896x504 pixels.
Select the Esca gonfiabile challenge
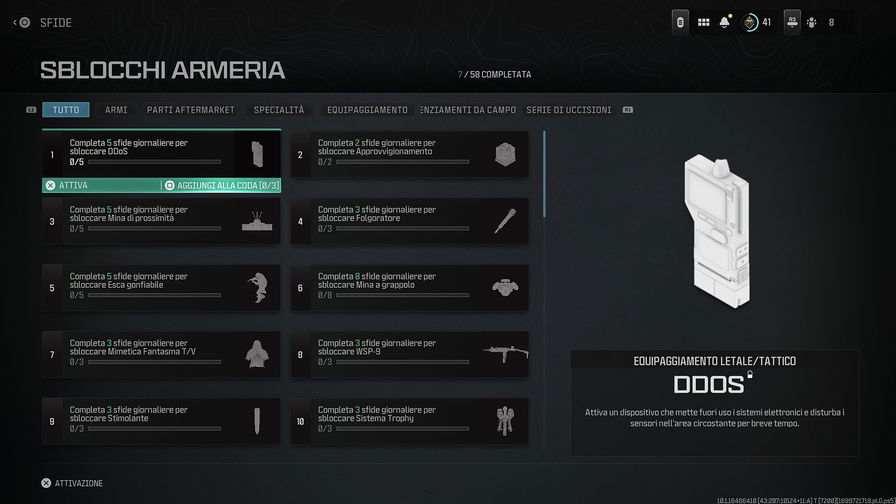click(160, 287)
